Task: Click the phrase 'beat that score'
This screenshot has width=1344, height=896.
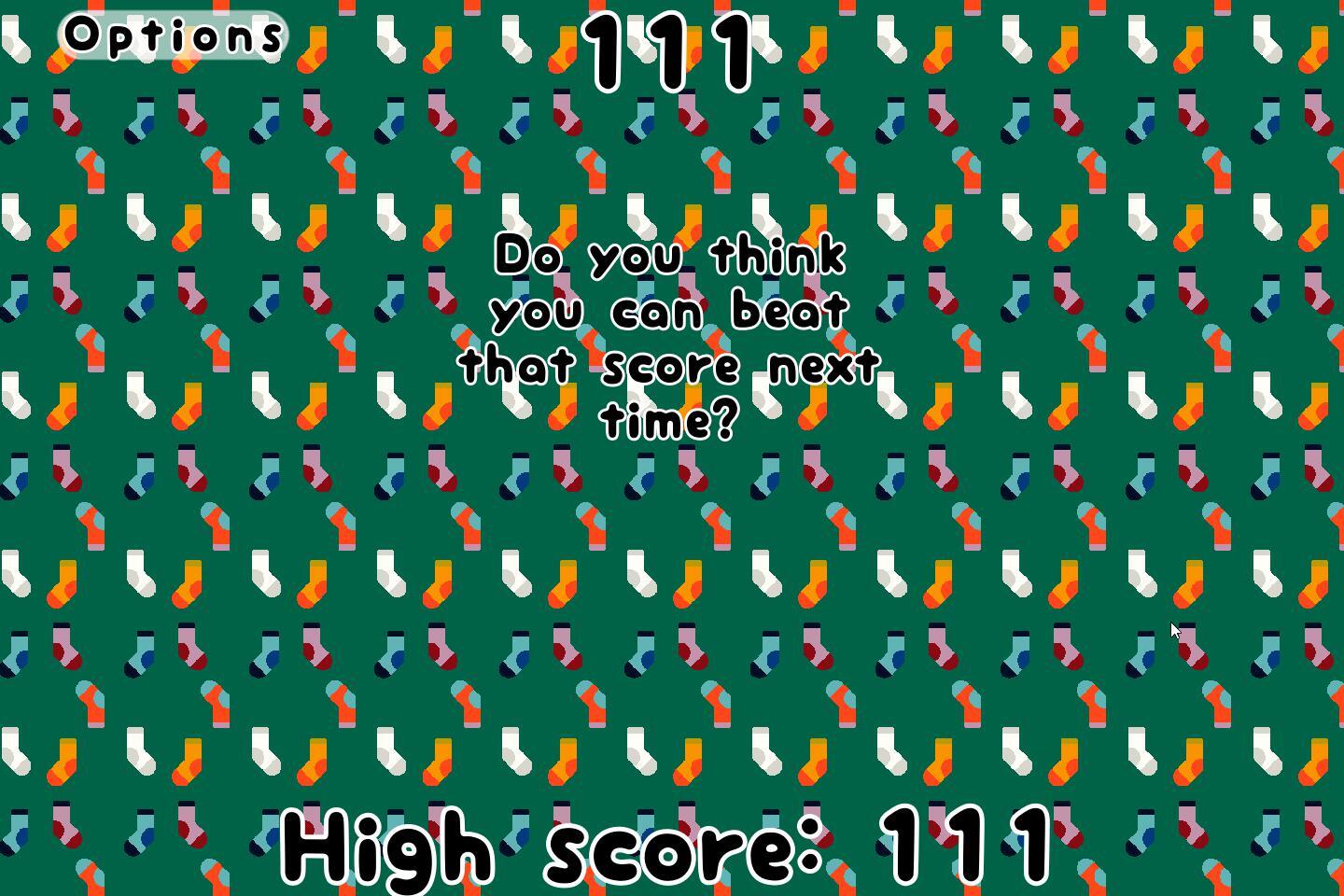Action: pyautogui.click(x=655, y=336)
